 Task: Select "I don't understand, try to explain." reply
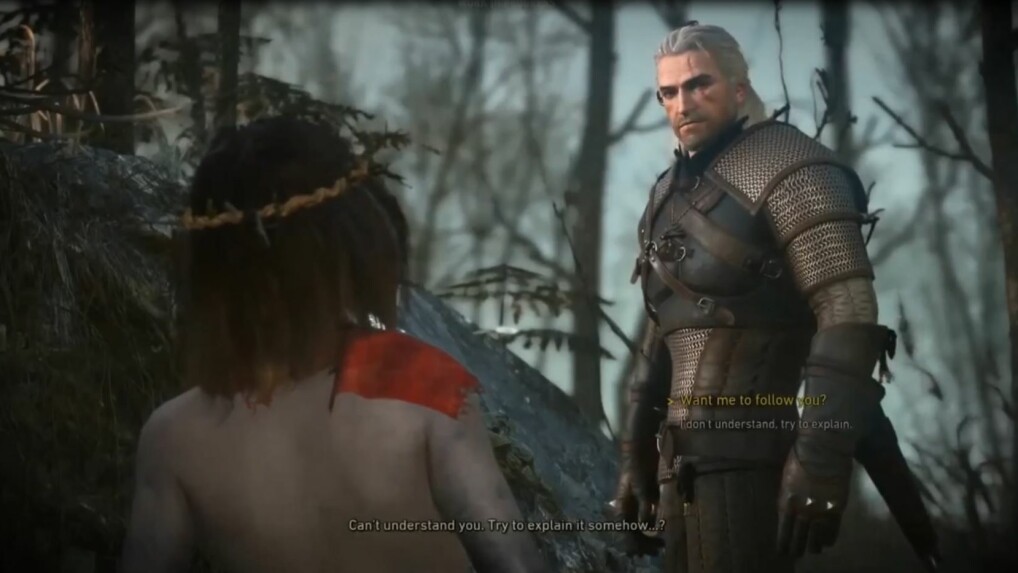[x=766, y=424]
